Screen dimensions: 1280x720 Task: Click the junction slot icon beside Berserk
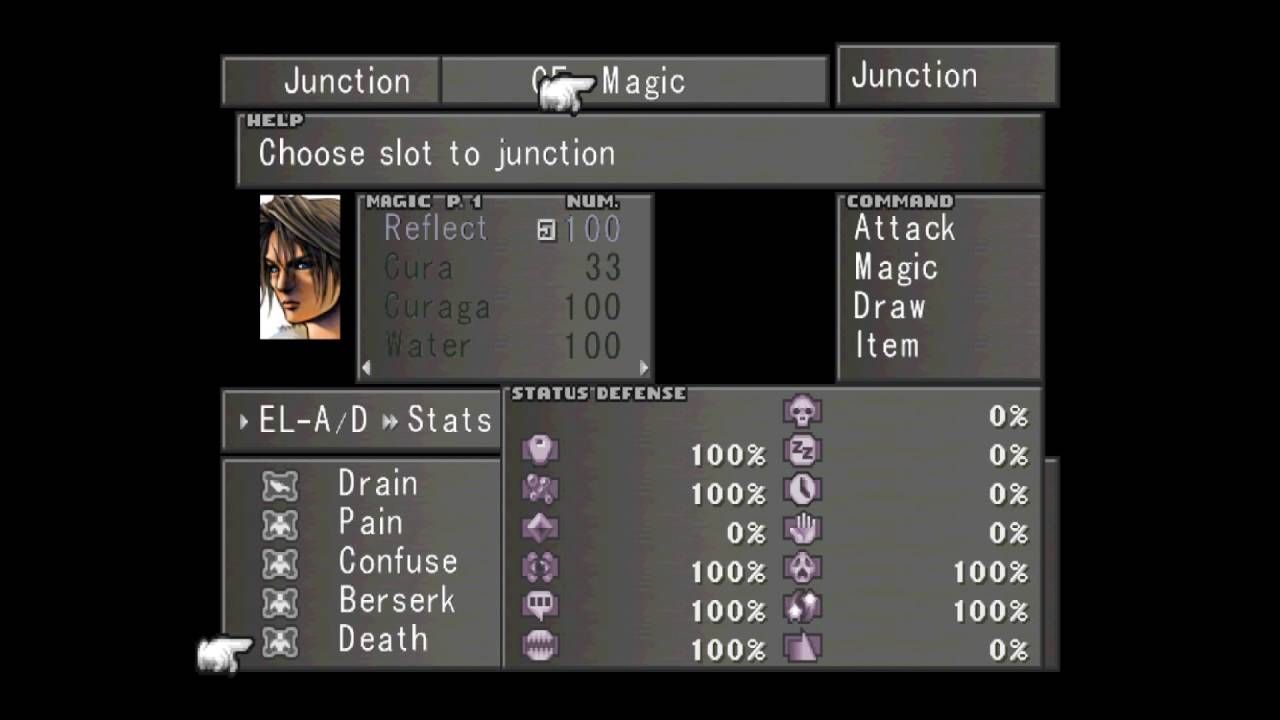click(280, 600)
